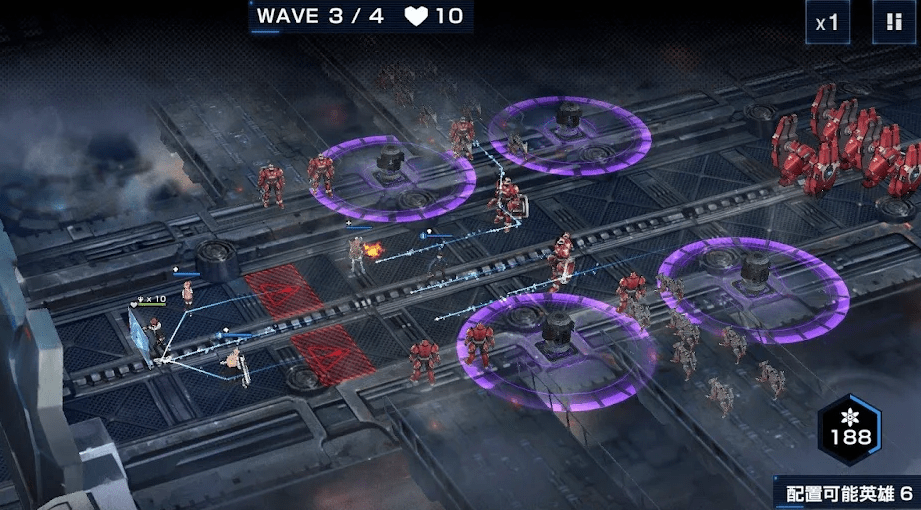Pause the battle
The height and width of the screenshot is (510, 921).
point(893,22)
